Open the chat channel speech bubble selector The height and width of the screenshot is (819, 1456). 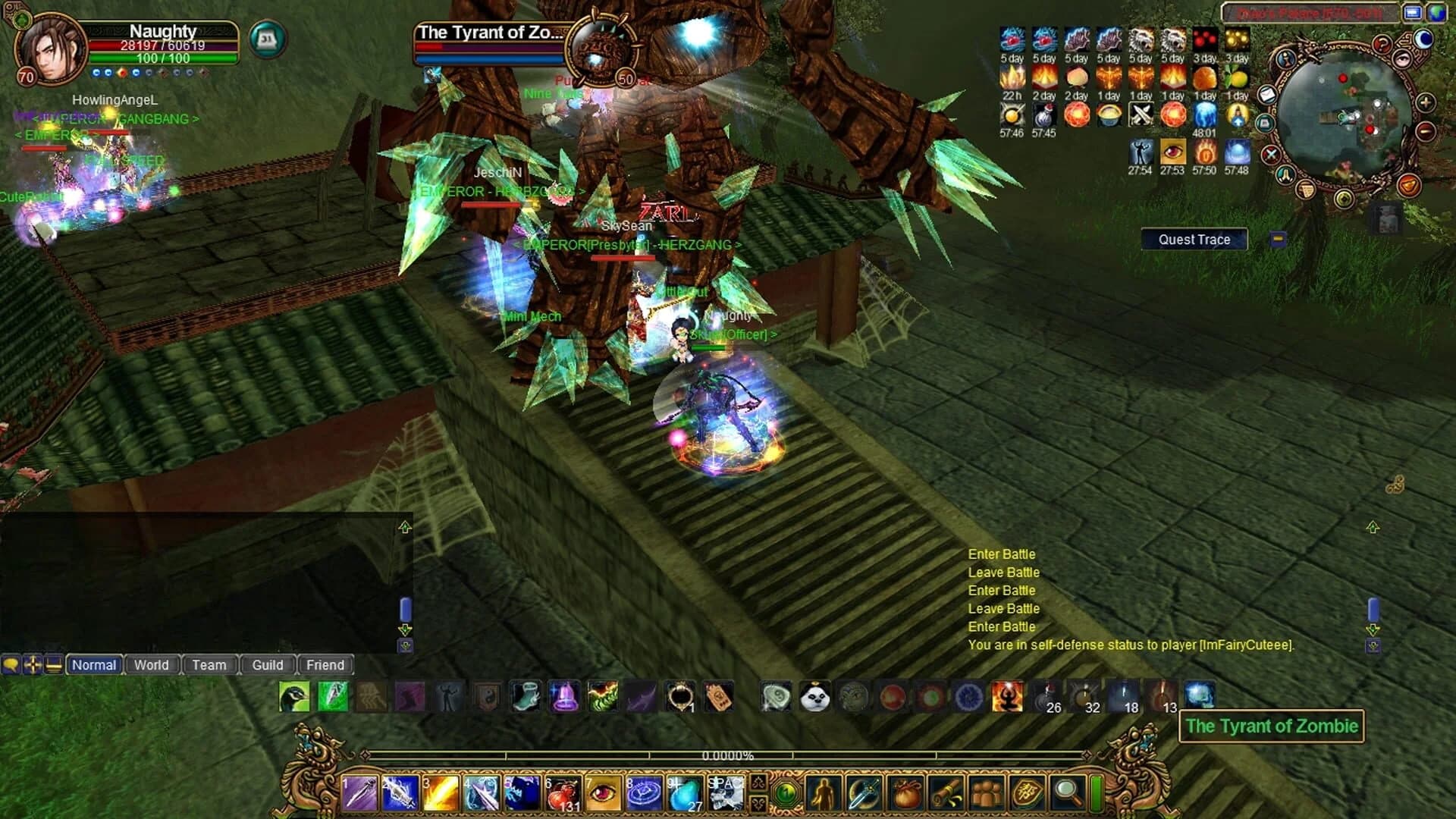point(10,665)
